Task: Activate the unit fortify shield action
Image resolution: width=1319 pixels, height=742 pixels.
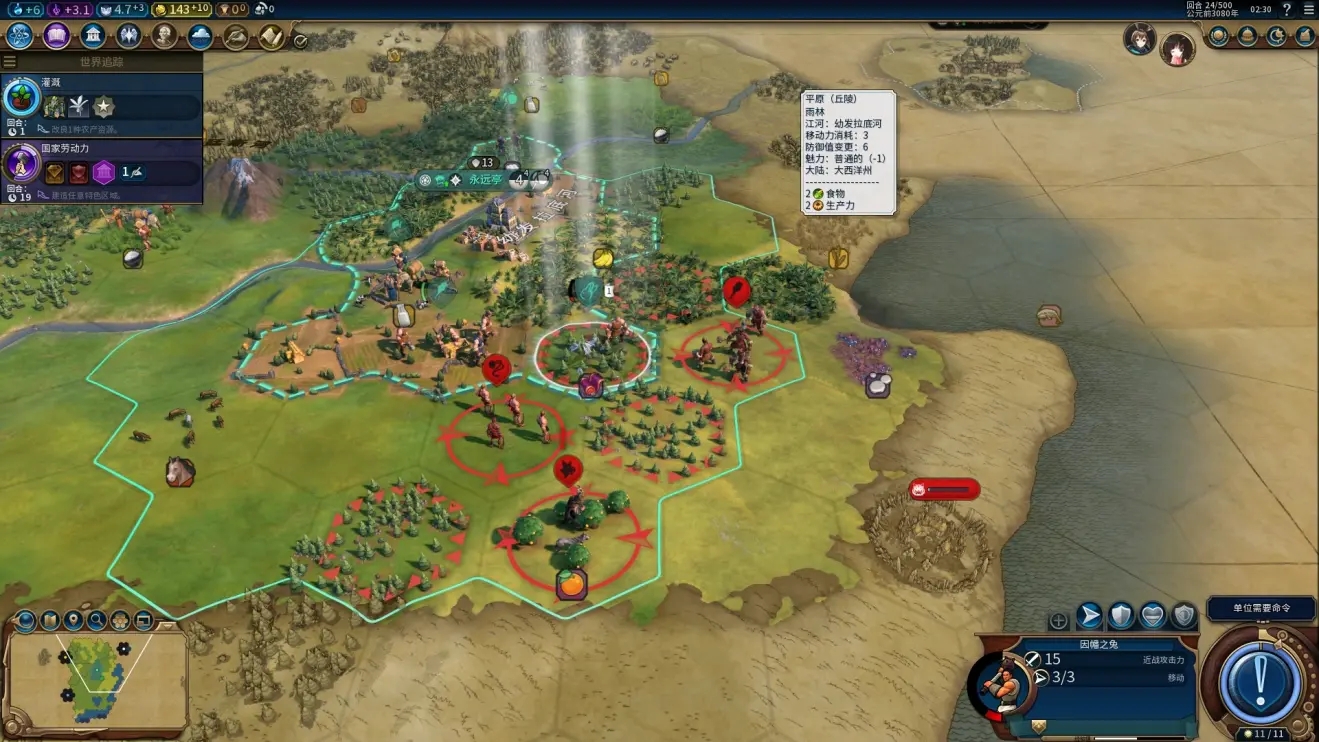Action: 1121,616
